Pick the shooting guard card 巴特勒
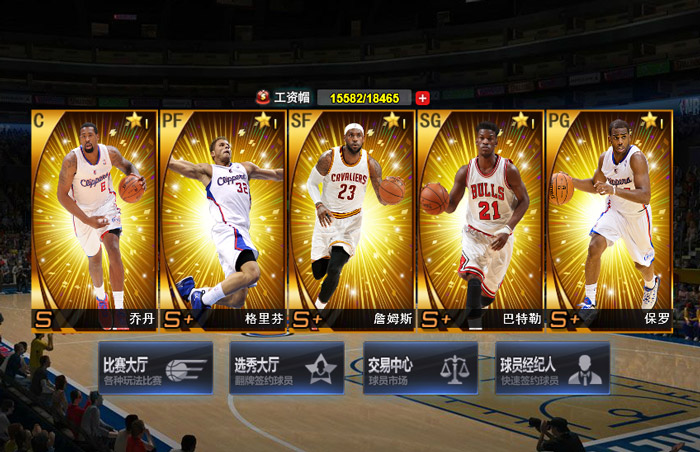The width and height of the screenshot is (700, 452). [480, 220]
